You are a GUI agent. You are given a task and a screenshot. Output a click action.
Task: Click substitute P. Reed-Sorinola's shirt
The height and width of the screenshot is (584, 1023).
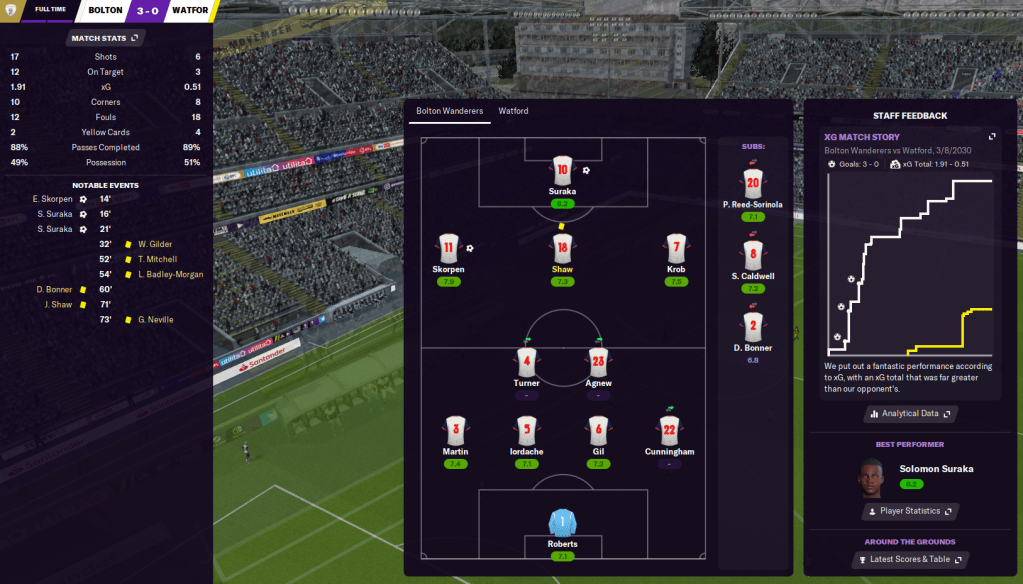coord(753,183)
